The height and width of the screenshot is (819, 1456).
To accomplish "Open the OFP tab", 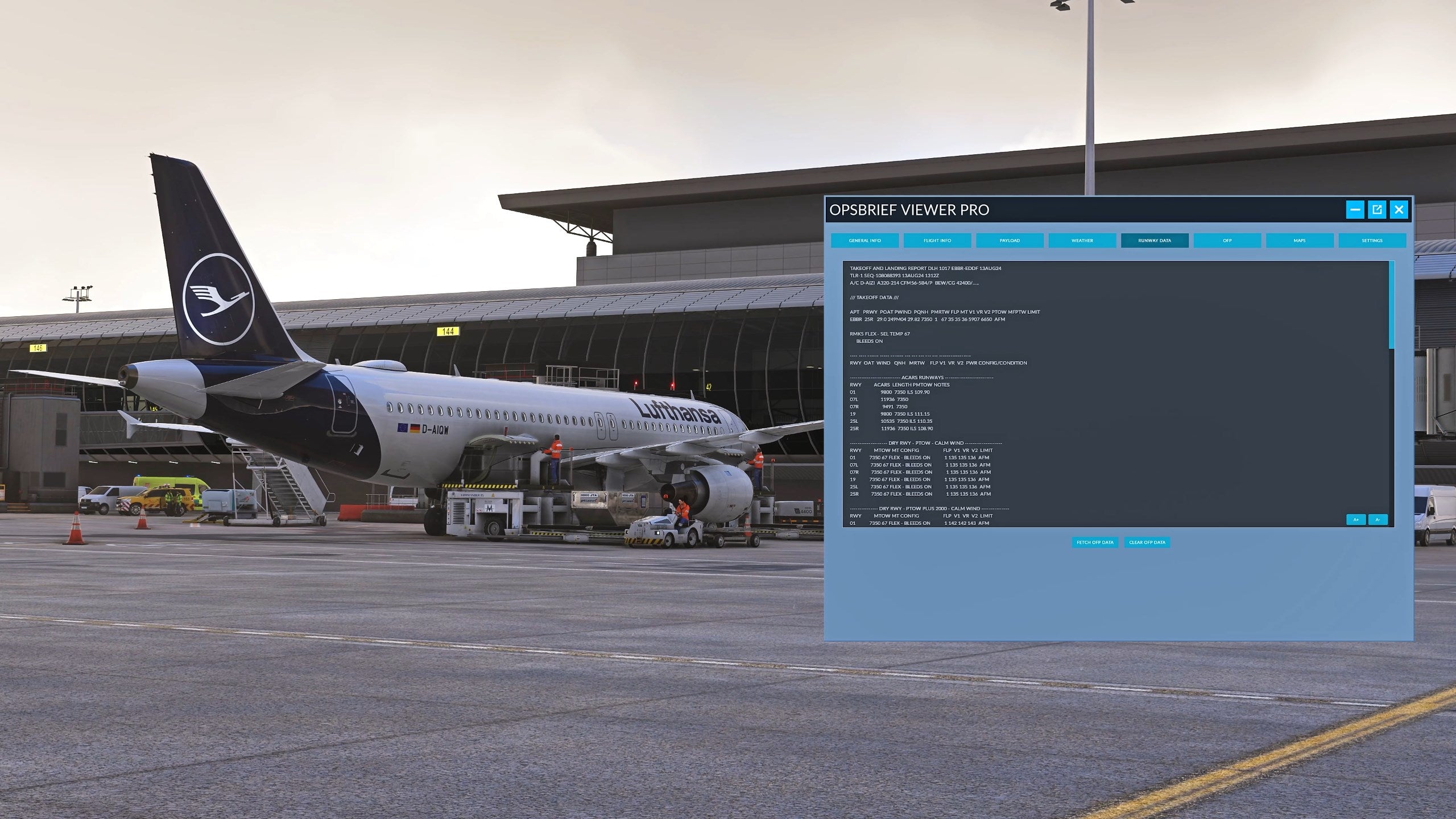I will [1227, 241].
